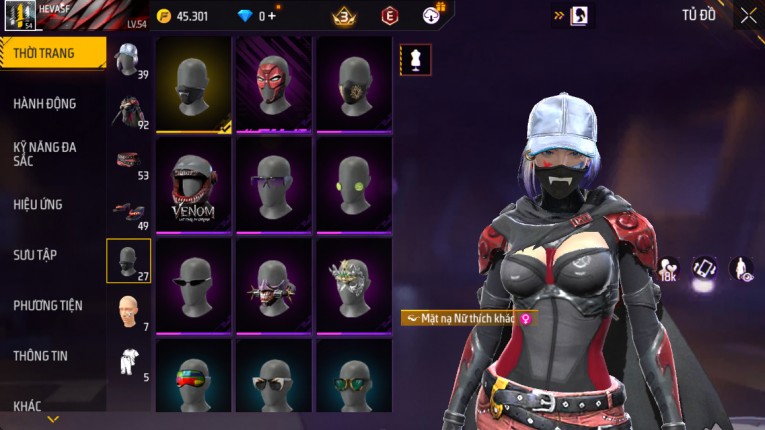This screenshot has height=430, width=765.
Task: Close the wardrobe screen
Action: tap(748, 15)
